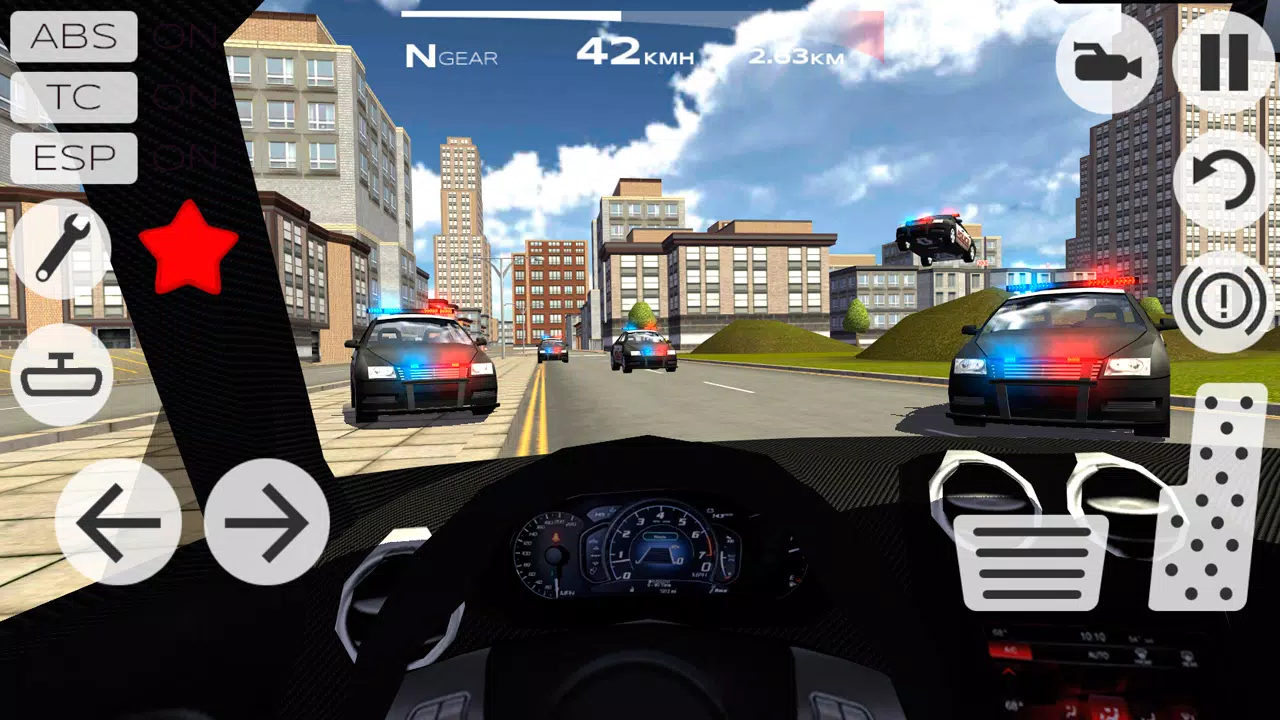Image resolution: width=1280 pixels, height=720 pixels.
Task: Steer right with the right arrow
Action: [268, 520]
